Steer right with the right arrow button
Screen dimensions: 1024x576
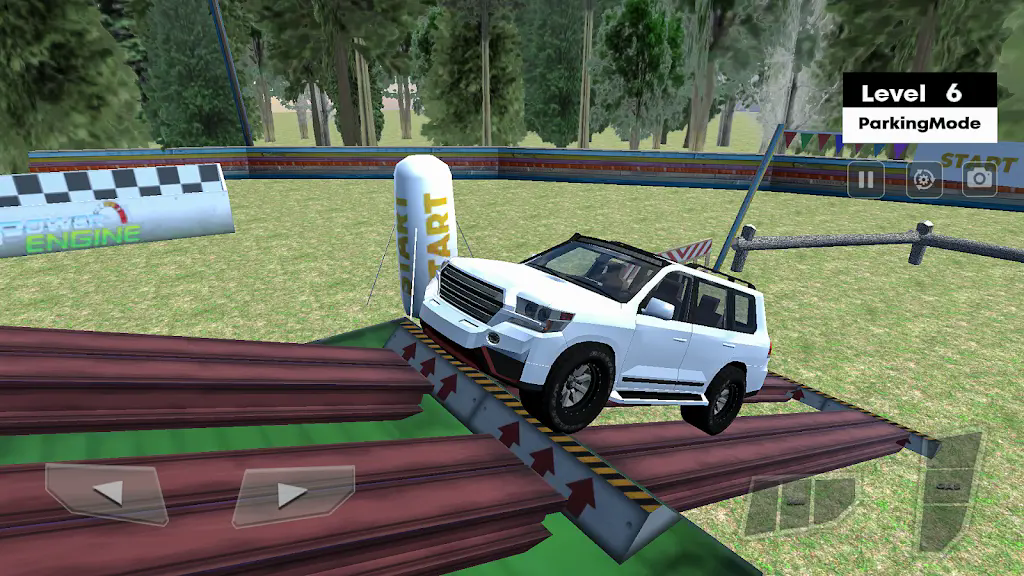tap(292, 494)
